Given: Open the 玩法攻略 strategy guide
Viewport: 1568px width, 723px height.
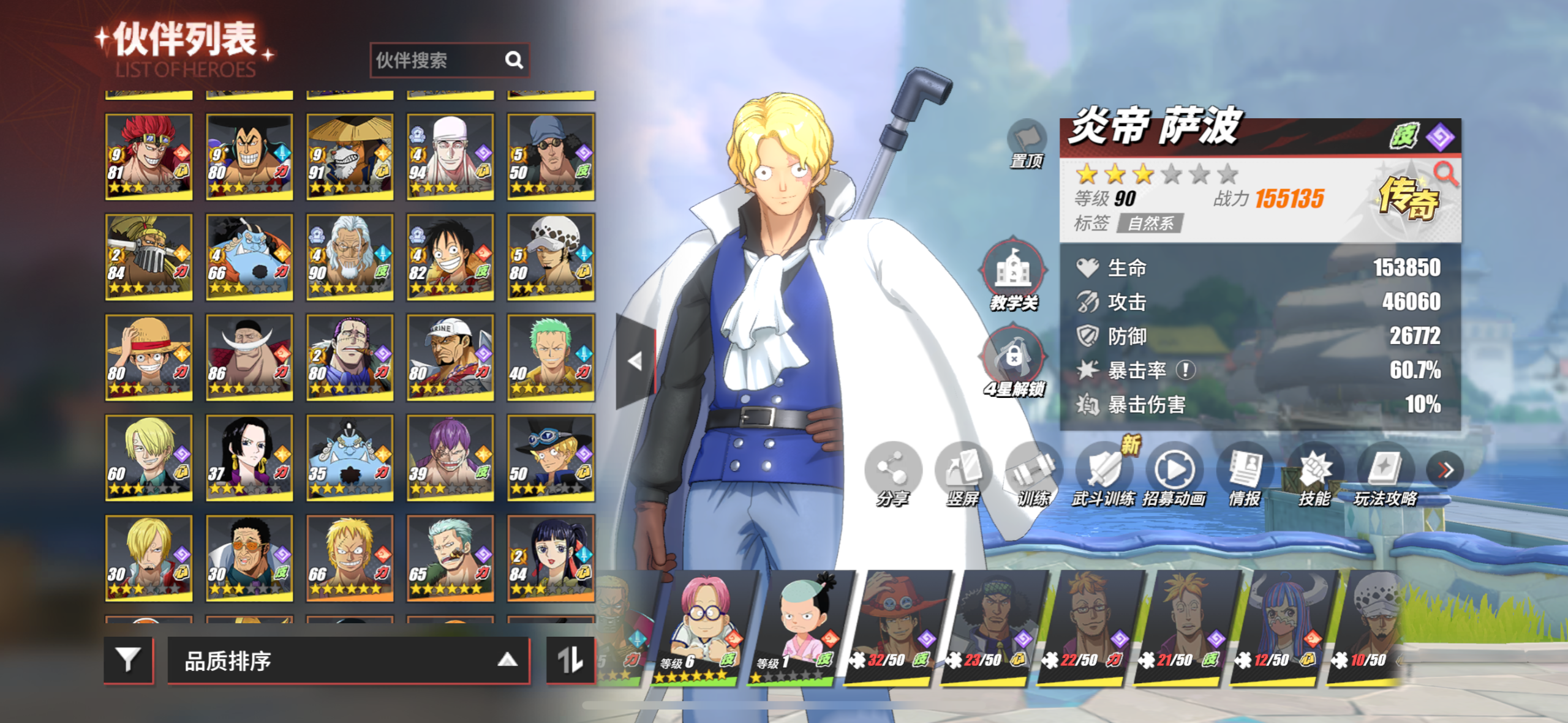Looking at the screenshot, I should coord(1385,474).
